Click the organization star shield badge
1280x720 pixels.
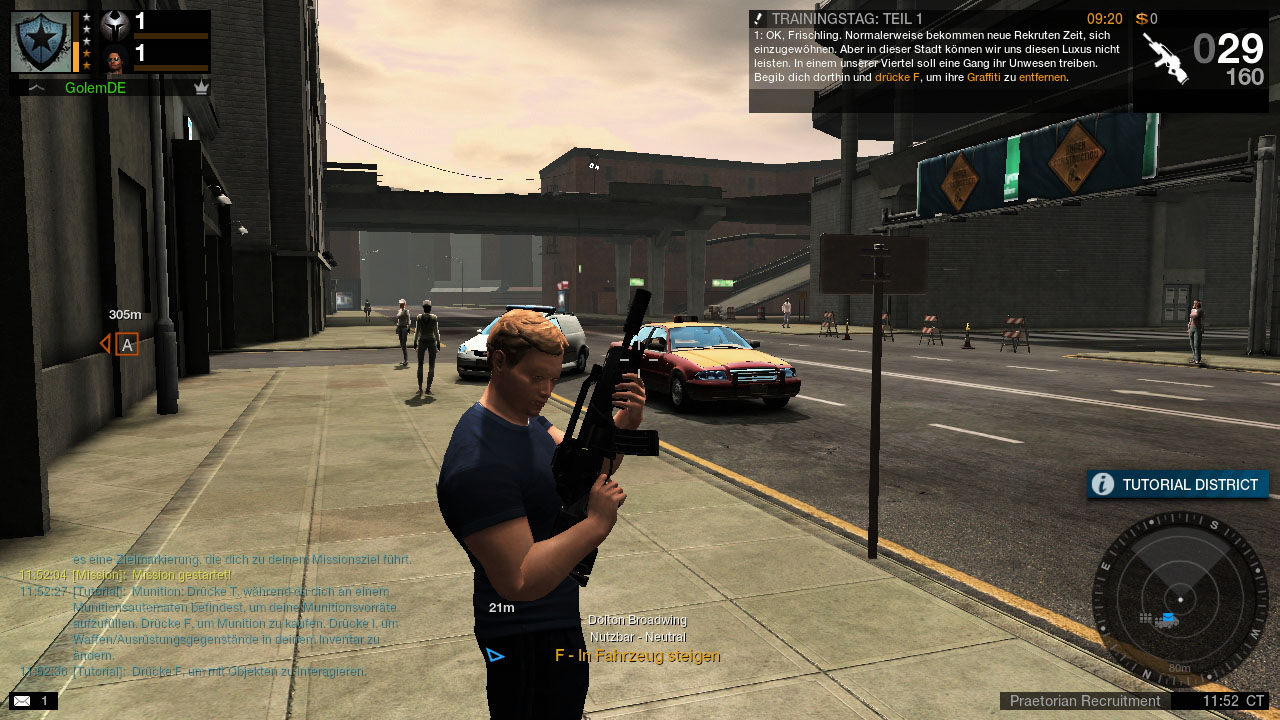(41, 42)
